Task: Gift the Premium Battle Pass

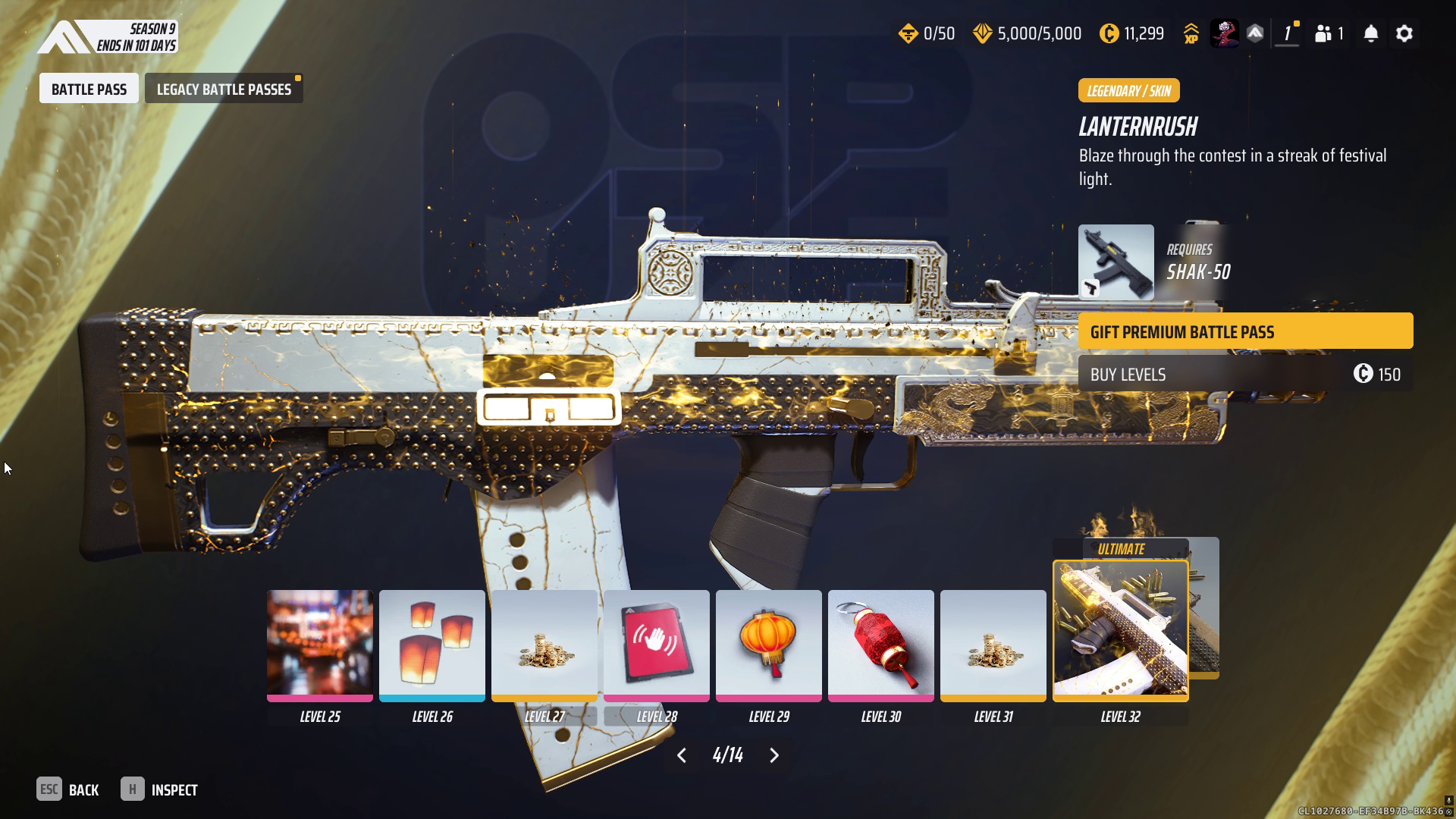Action: click(x=1245, y=331)
